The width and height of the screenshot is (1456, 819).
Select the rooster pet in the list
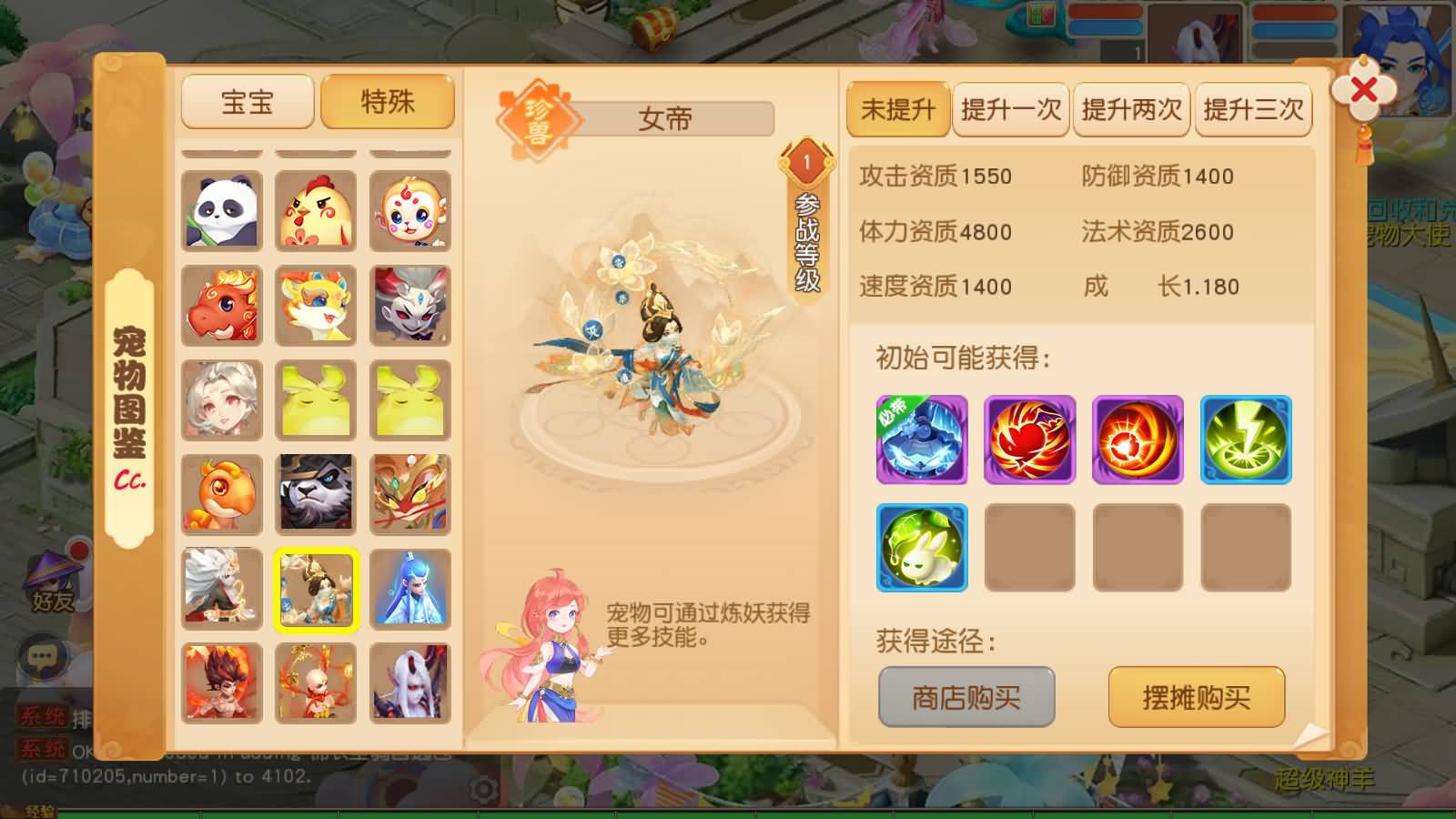point(315,211)
